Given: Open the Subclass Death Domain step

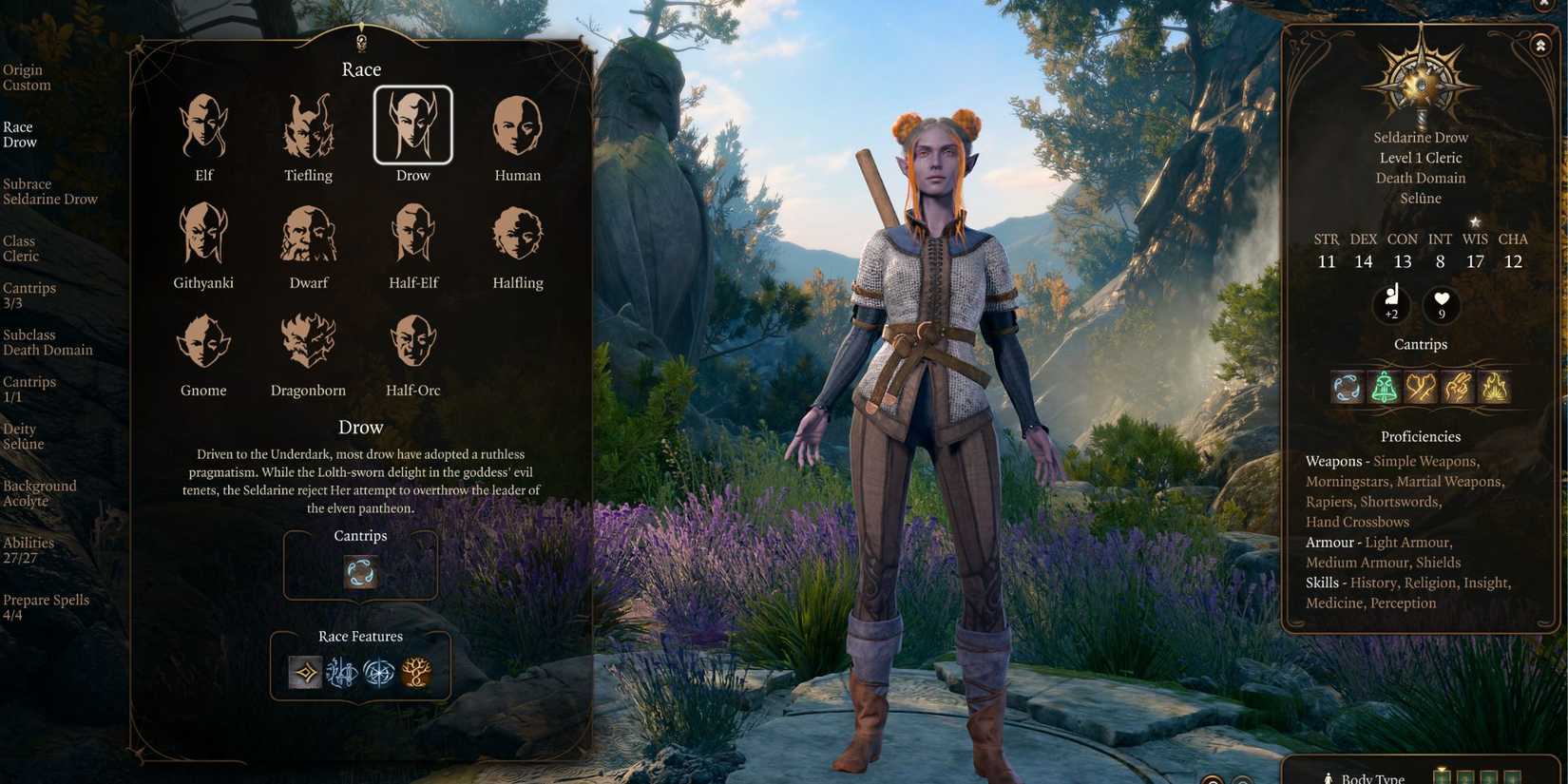Looking at the screenshot, I should [48, 342].
